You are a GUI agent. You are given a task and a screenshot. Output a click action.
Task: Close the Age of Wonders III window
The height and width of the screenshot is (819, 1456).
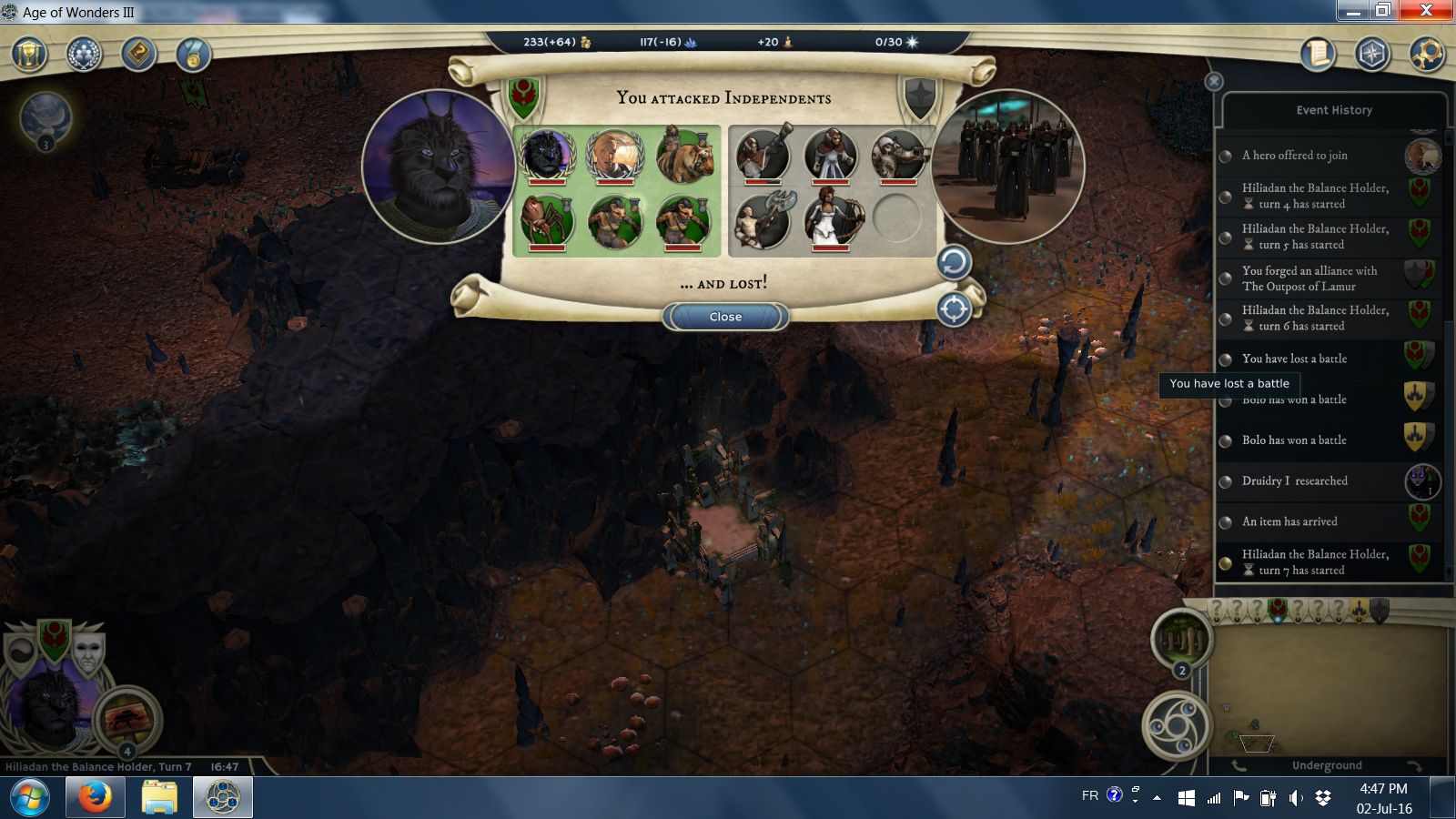[1426, 10]
